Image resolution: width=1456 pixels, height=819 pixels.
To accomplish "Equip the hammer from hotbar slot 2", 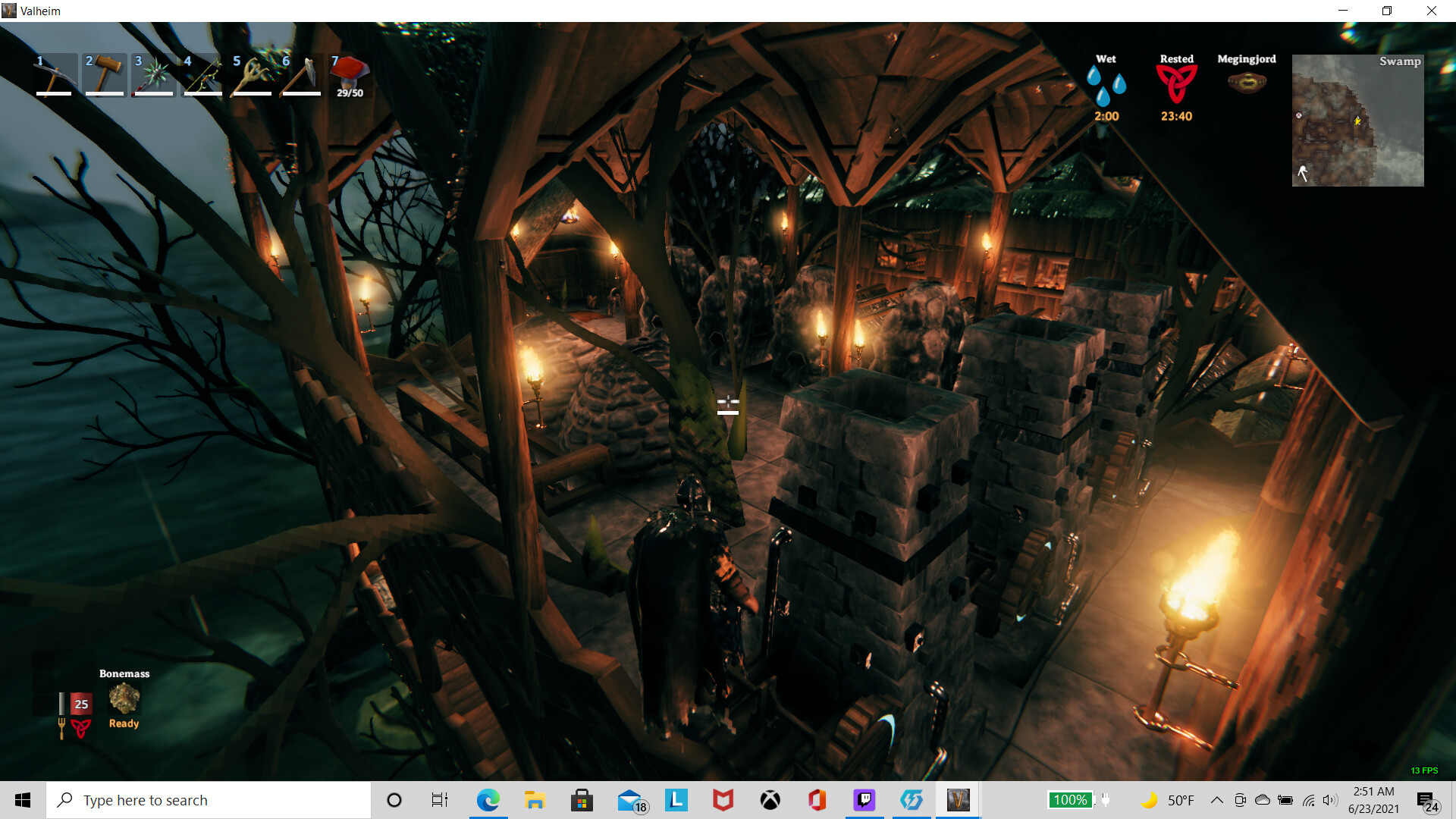I will pyautogui.click(x=103, y=74).
